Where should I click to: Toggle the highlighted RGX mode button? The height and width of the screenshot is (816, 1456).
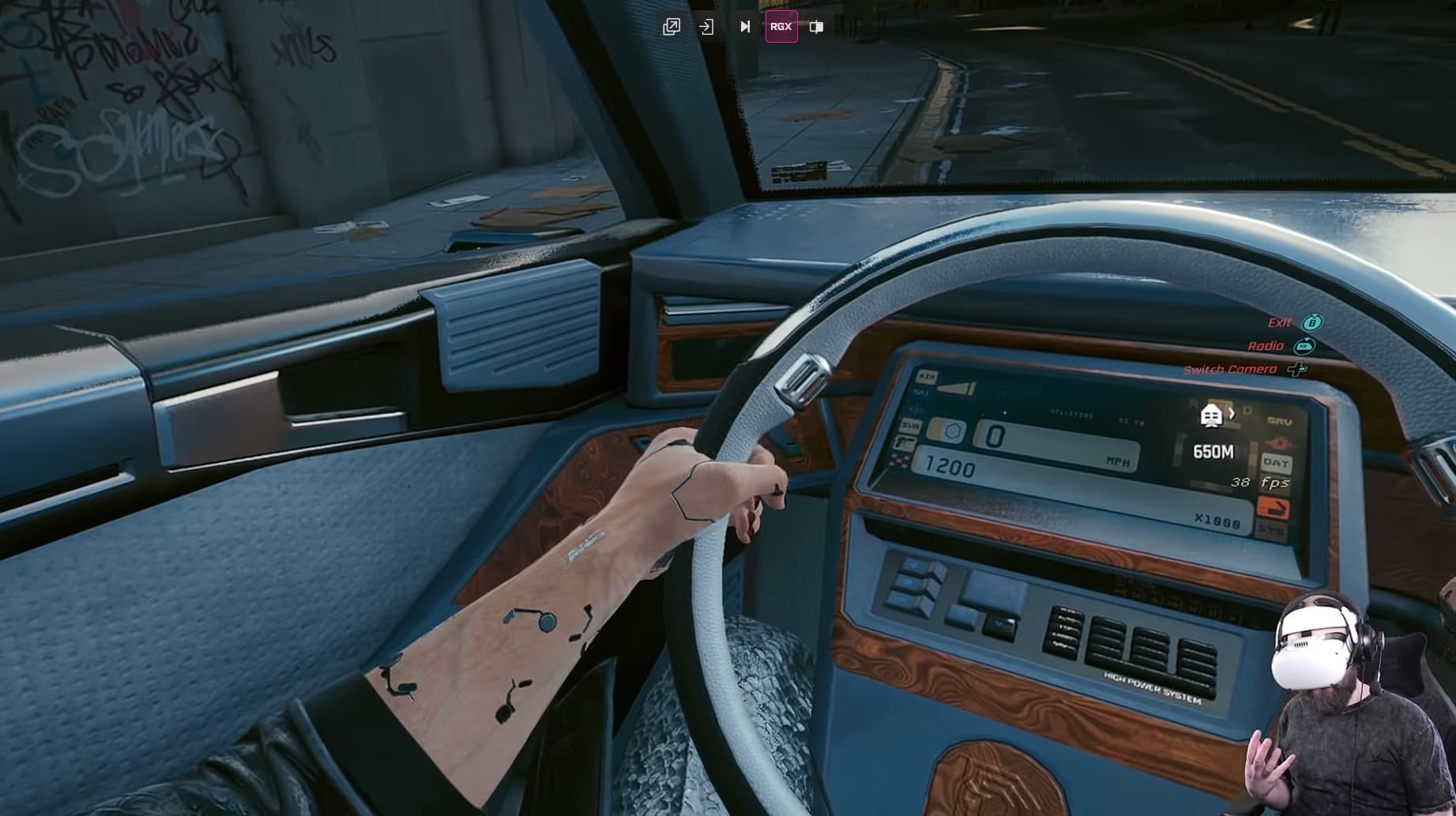(x=781, y=26)
